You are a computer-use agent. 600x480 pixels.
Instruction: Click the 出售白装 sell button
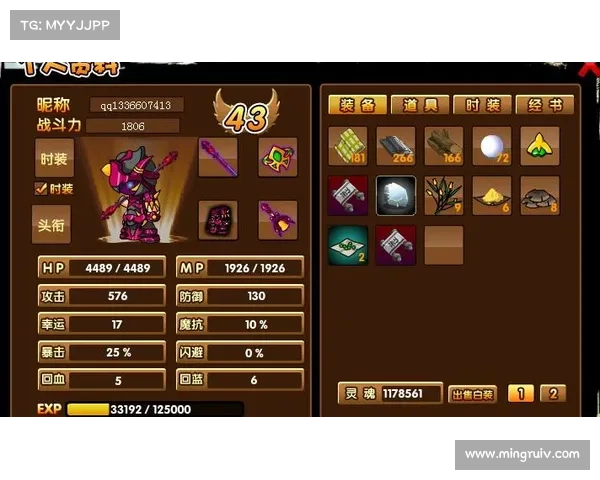tap(472, 394)
